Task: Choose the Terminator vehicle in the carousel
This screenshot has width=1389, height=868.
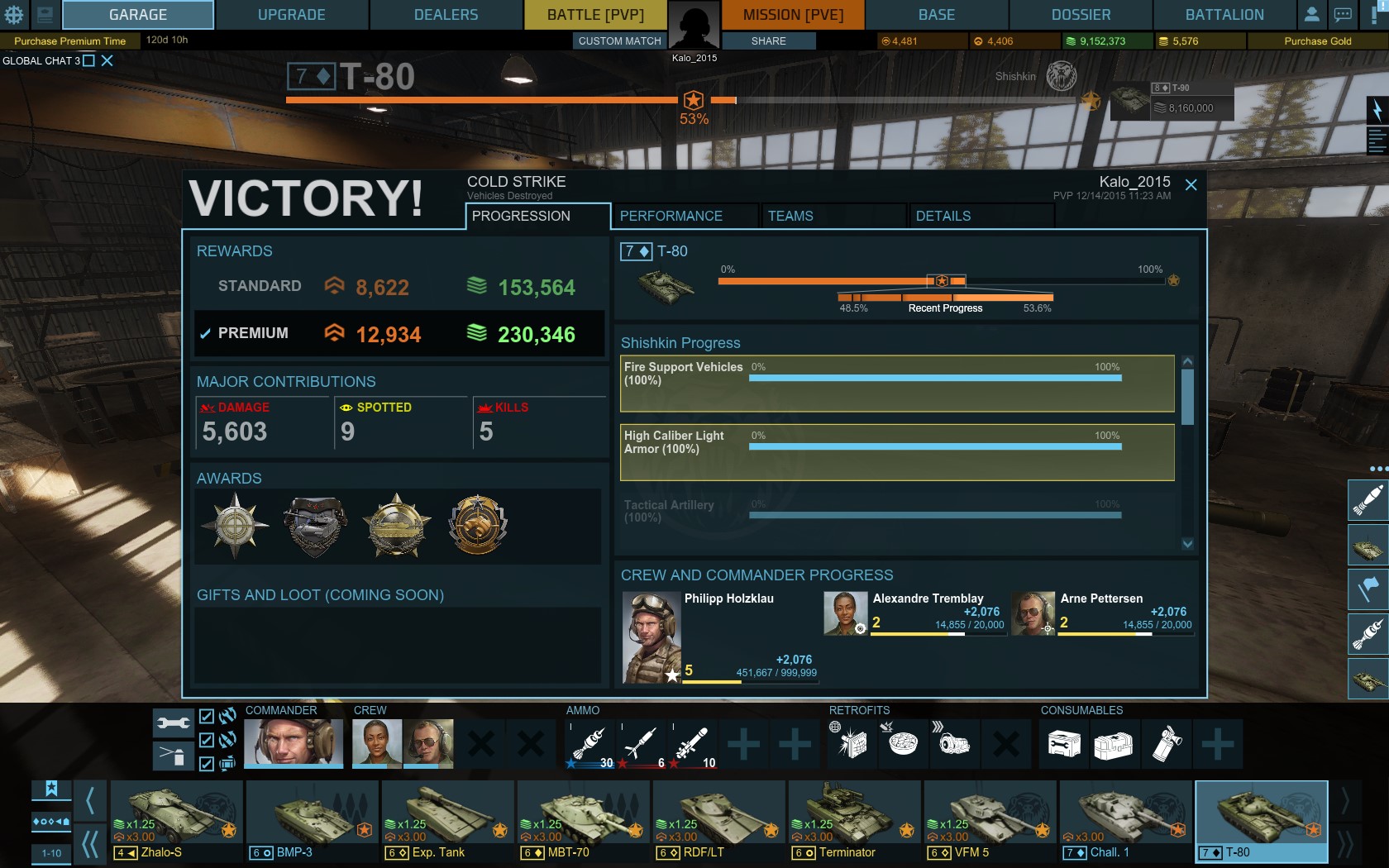Action: point(854,821)
